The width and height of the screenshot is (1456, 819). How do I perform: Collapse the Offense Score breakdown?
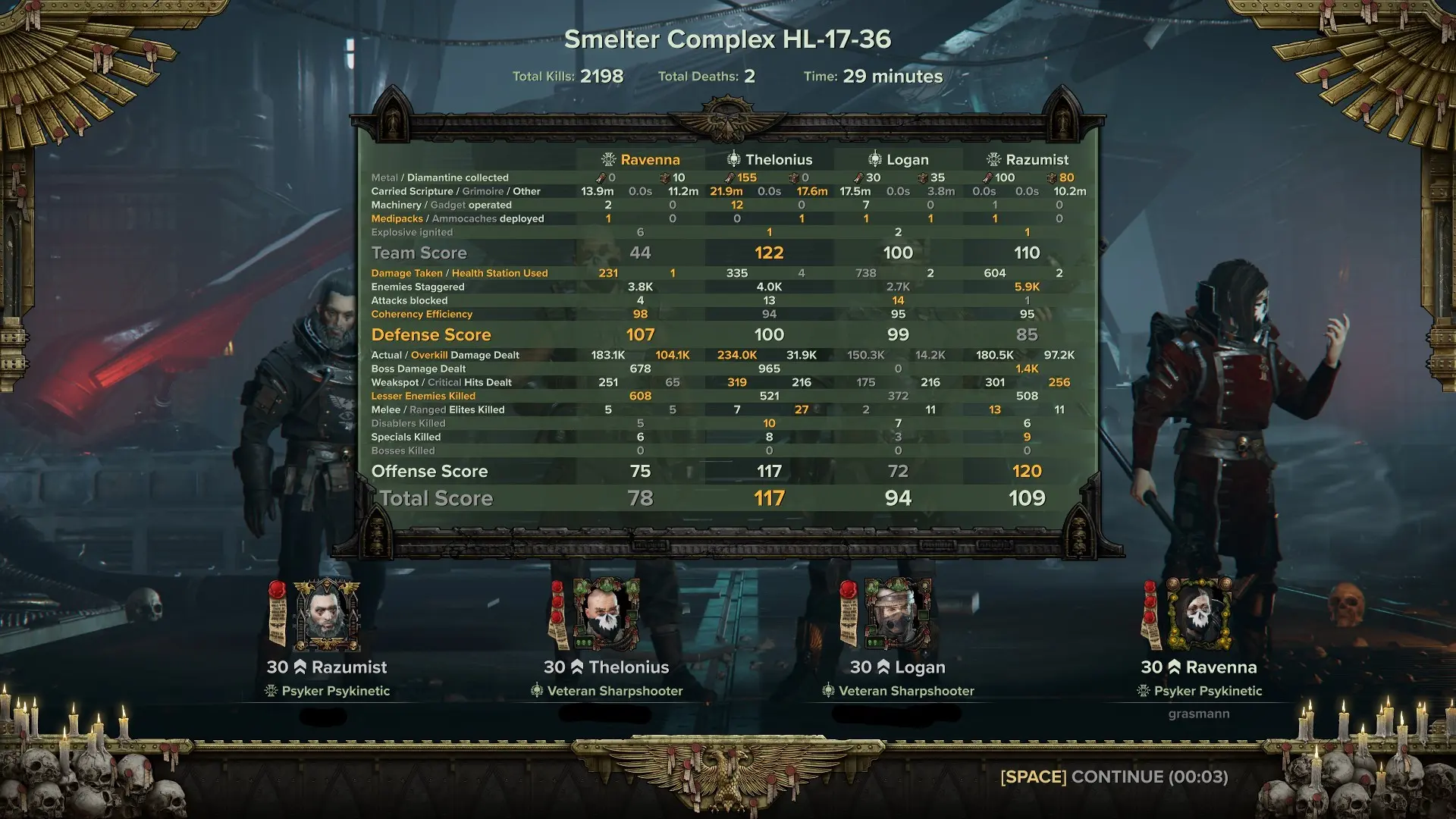[x=429, y=471]
